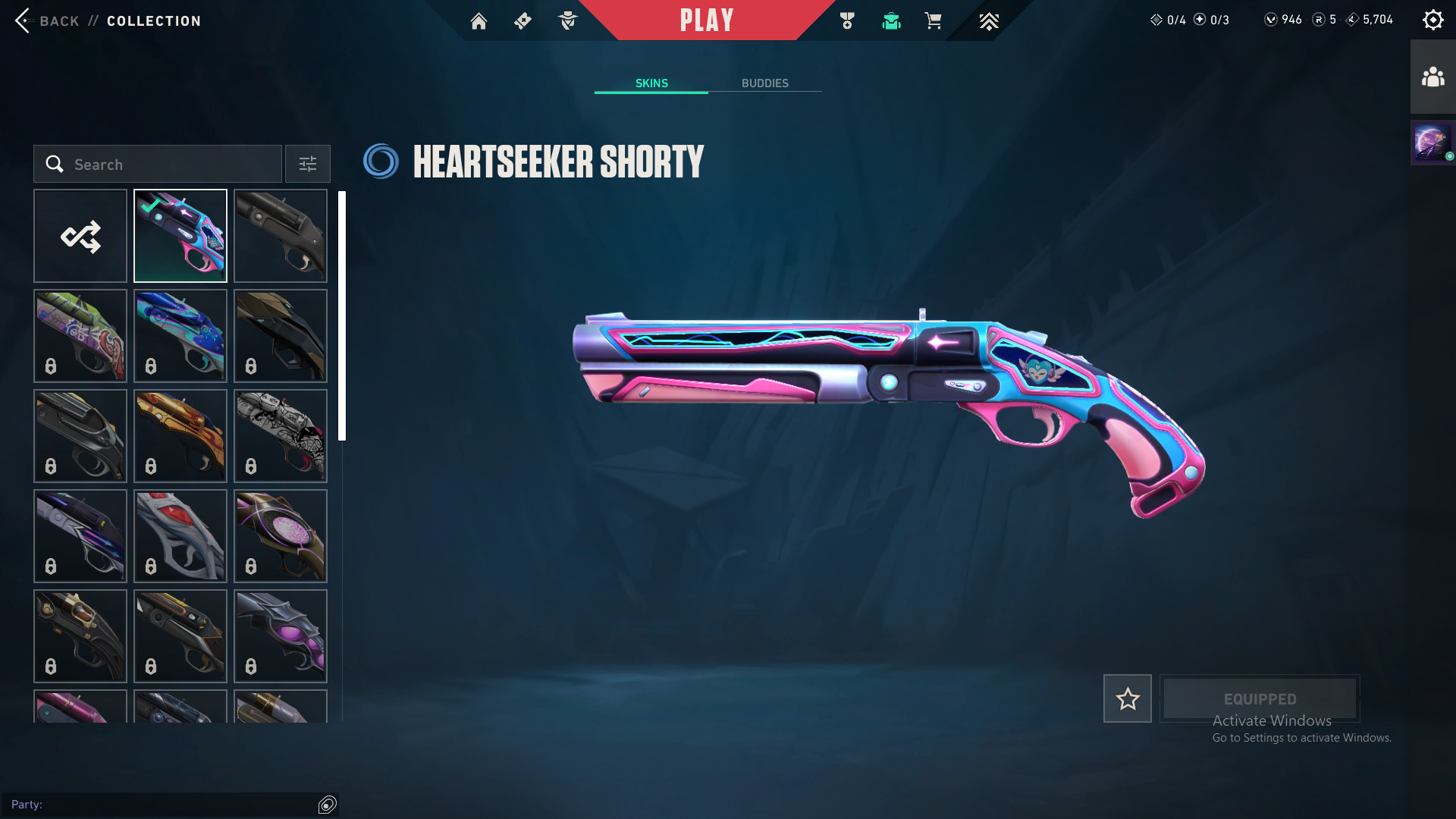Image resolution: width=1456 pixels, height=819 pixels.
Task: Open the player card avatar
Action: pyautogui.click(x=1432, y=143)
